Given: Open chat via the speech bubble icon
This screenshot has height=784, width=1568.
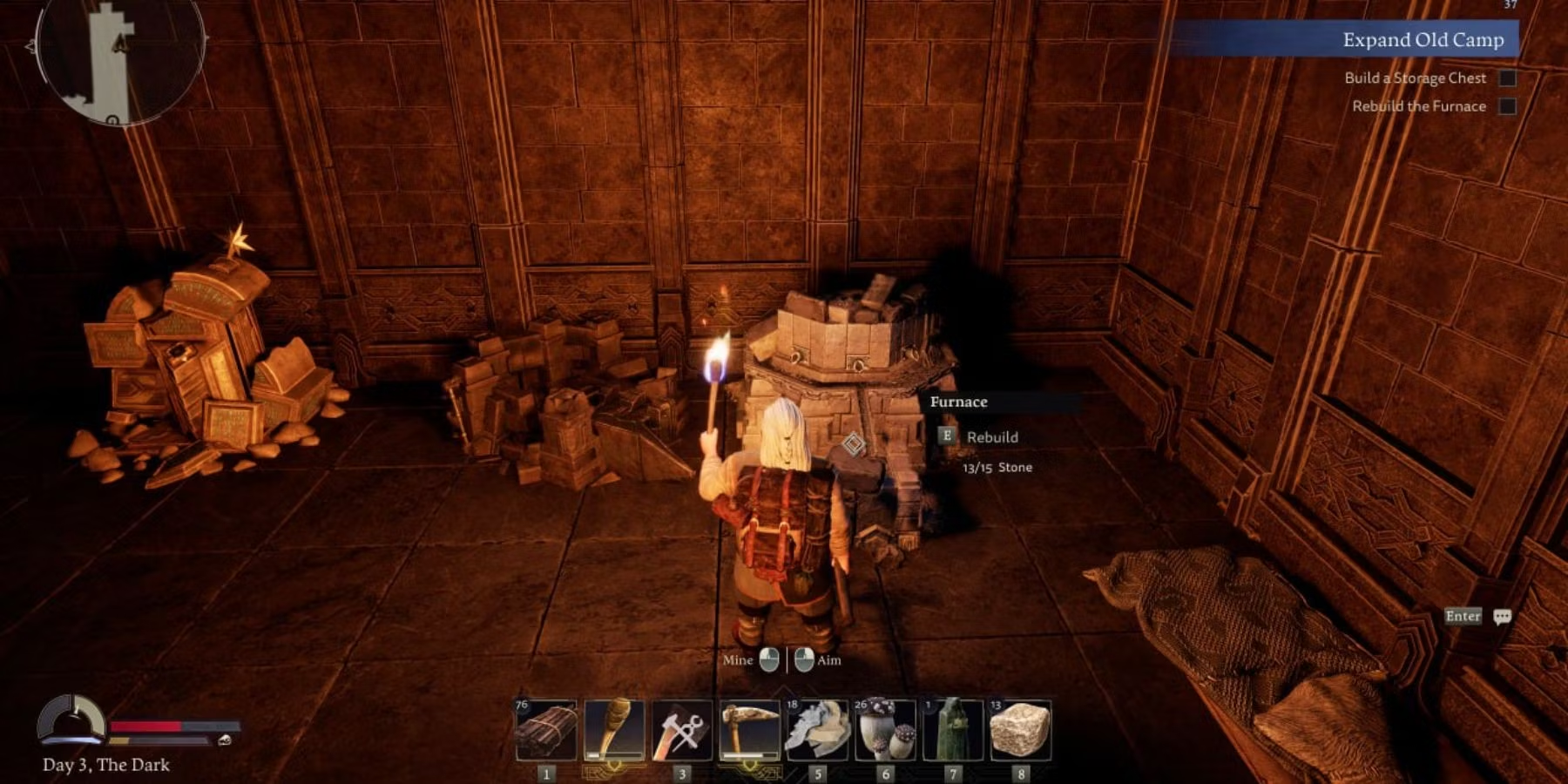Looking at the screenshot, I should [1502, 617].
